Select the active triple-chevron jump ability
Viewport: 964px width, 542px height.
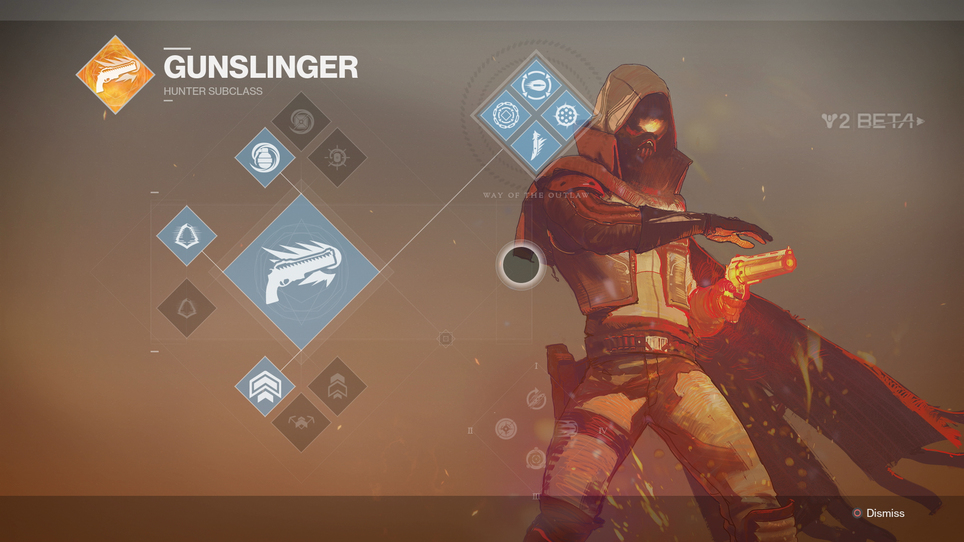pos(265,386)
